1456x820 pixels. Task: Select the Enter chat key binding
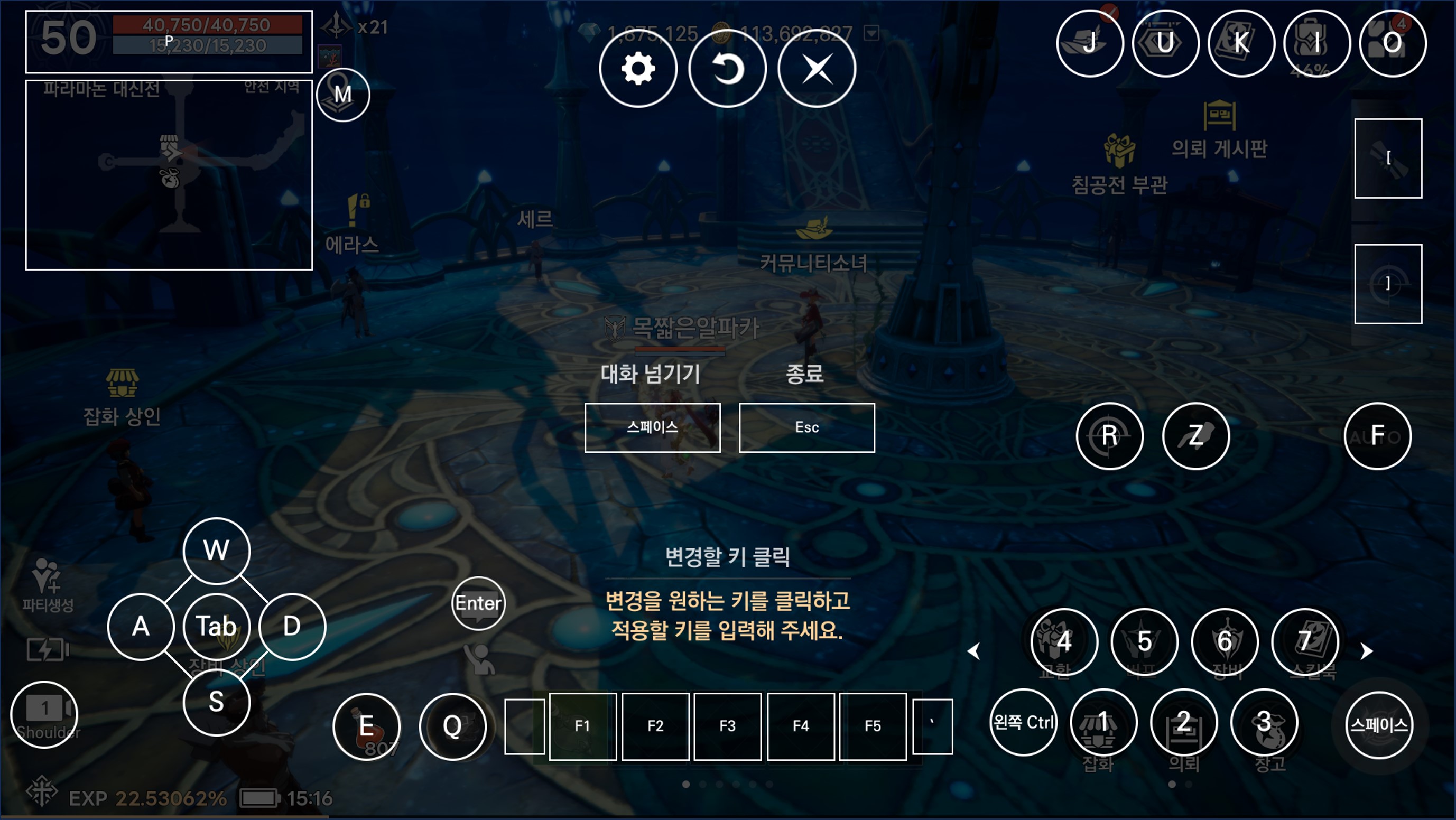[x=478, y=603]
